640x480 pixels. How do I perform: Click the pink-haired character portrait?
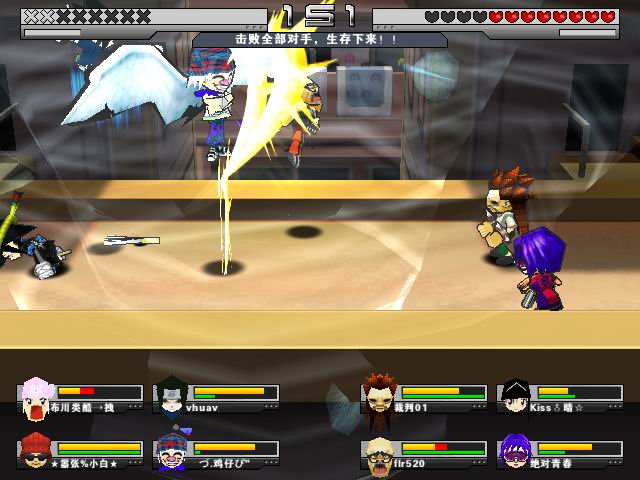tap(37, 398)
